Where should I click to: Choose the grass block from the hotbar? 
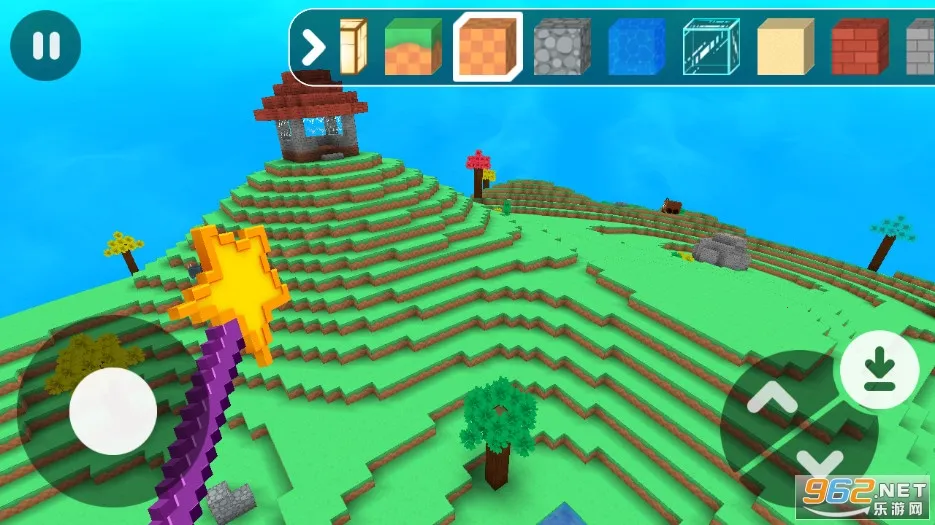point(412,47)
